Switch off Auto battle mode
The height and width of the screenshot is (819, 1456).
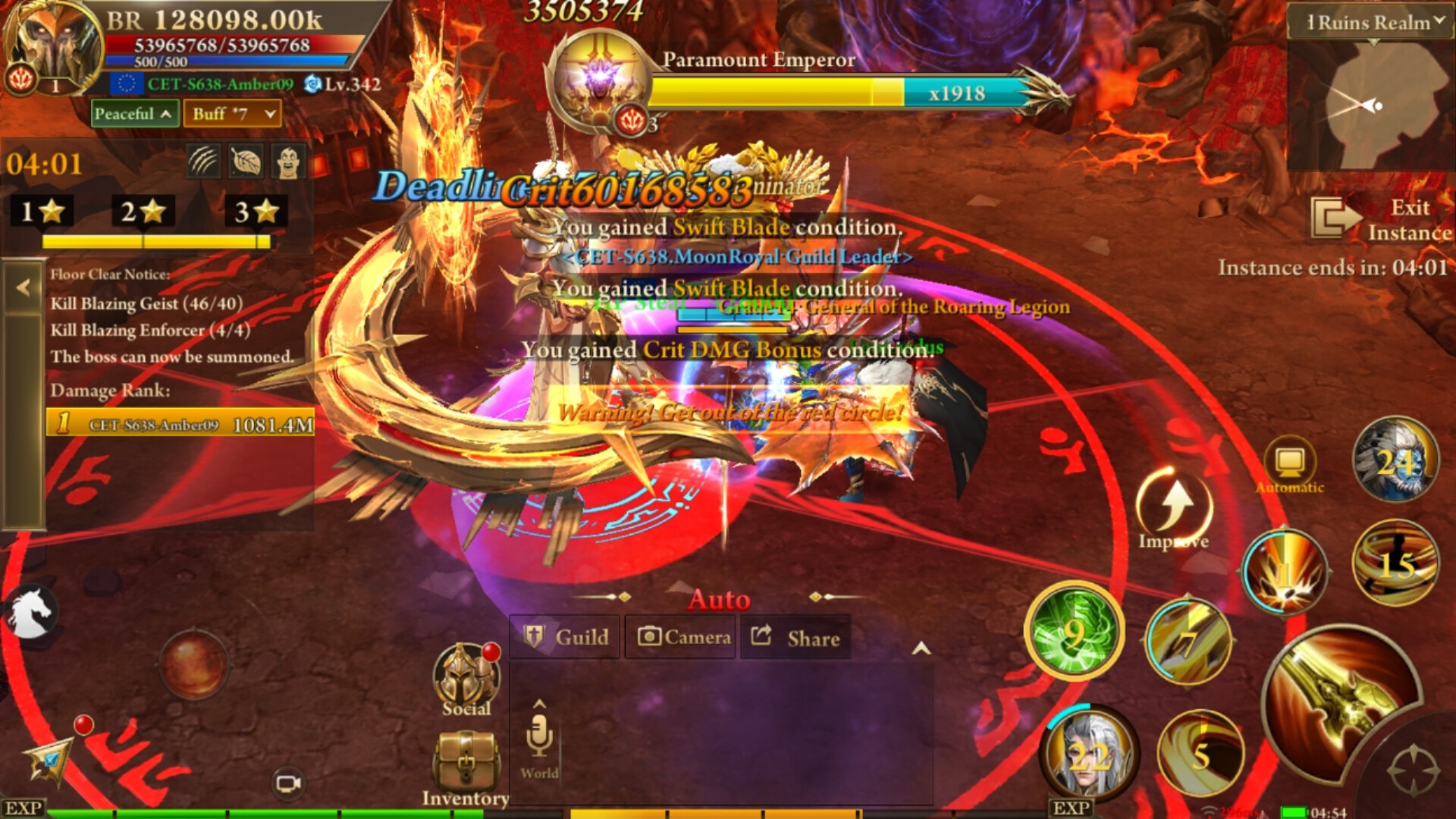click(719, 599)
